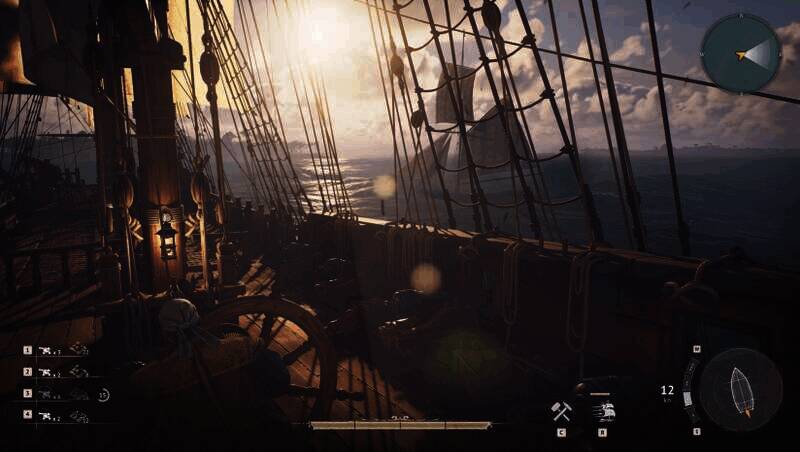Select the crossed hammers repair icon
The height and width of the screenshot is (452, 800).
pyautogui.click(x=561, y=411)
